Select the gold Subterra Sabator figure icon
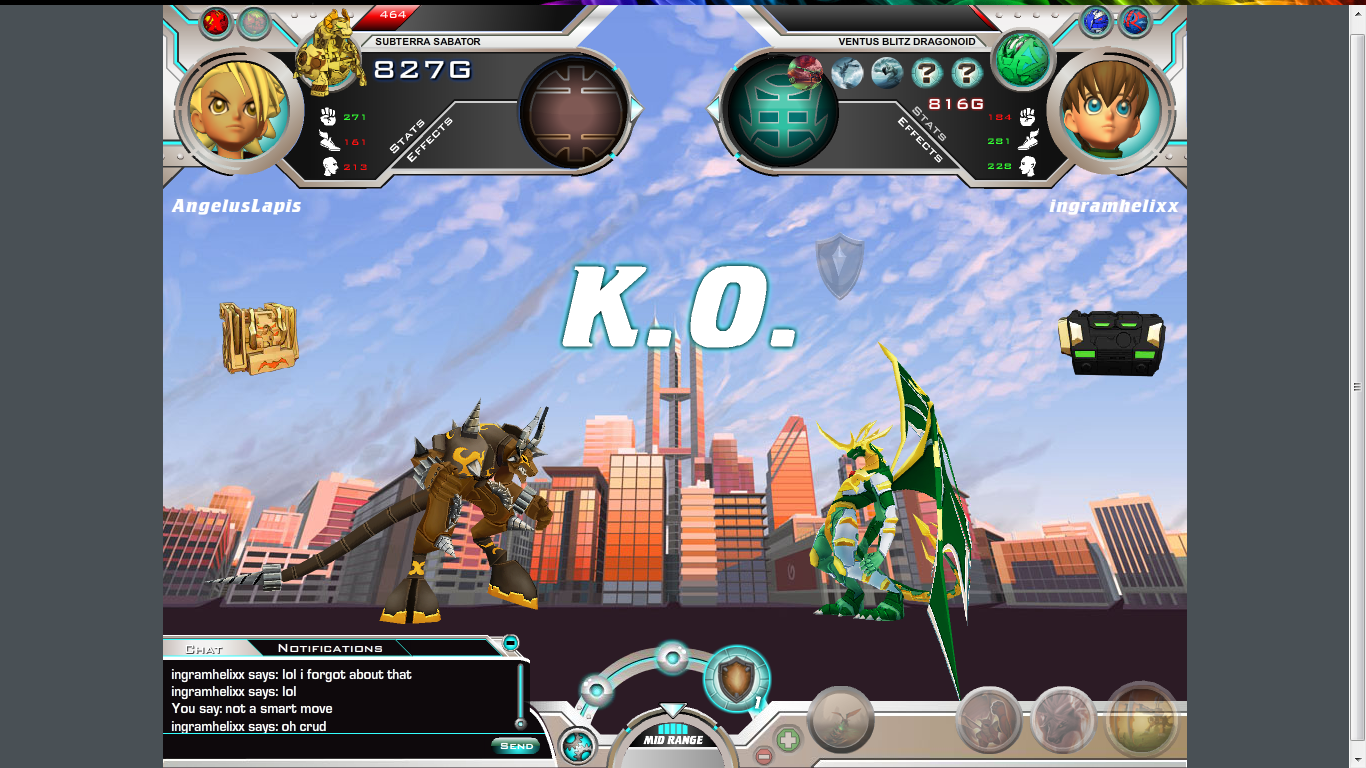 (329, 52)
